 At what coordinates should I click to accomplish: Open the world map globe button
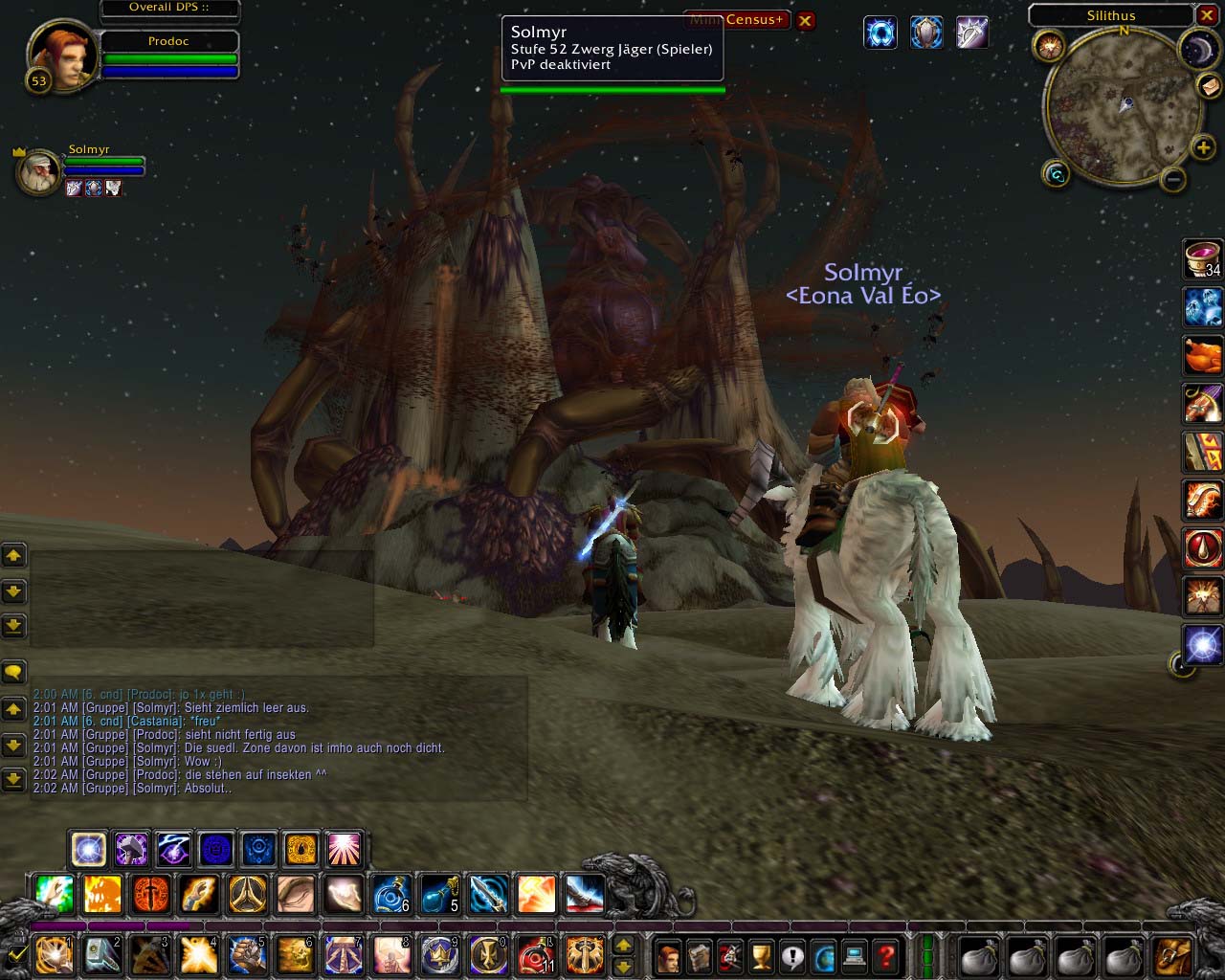tap(824, 954)
